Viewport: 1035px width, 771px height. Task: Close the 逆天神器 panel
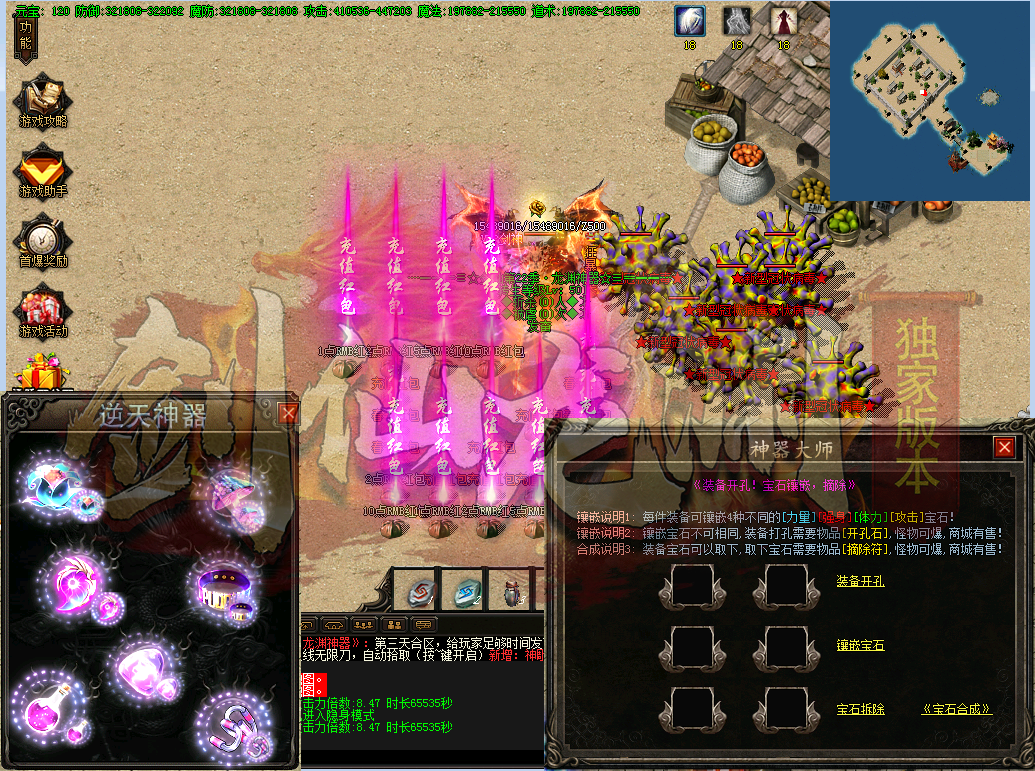pyautogui.click(x=288, y=412)
